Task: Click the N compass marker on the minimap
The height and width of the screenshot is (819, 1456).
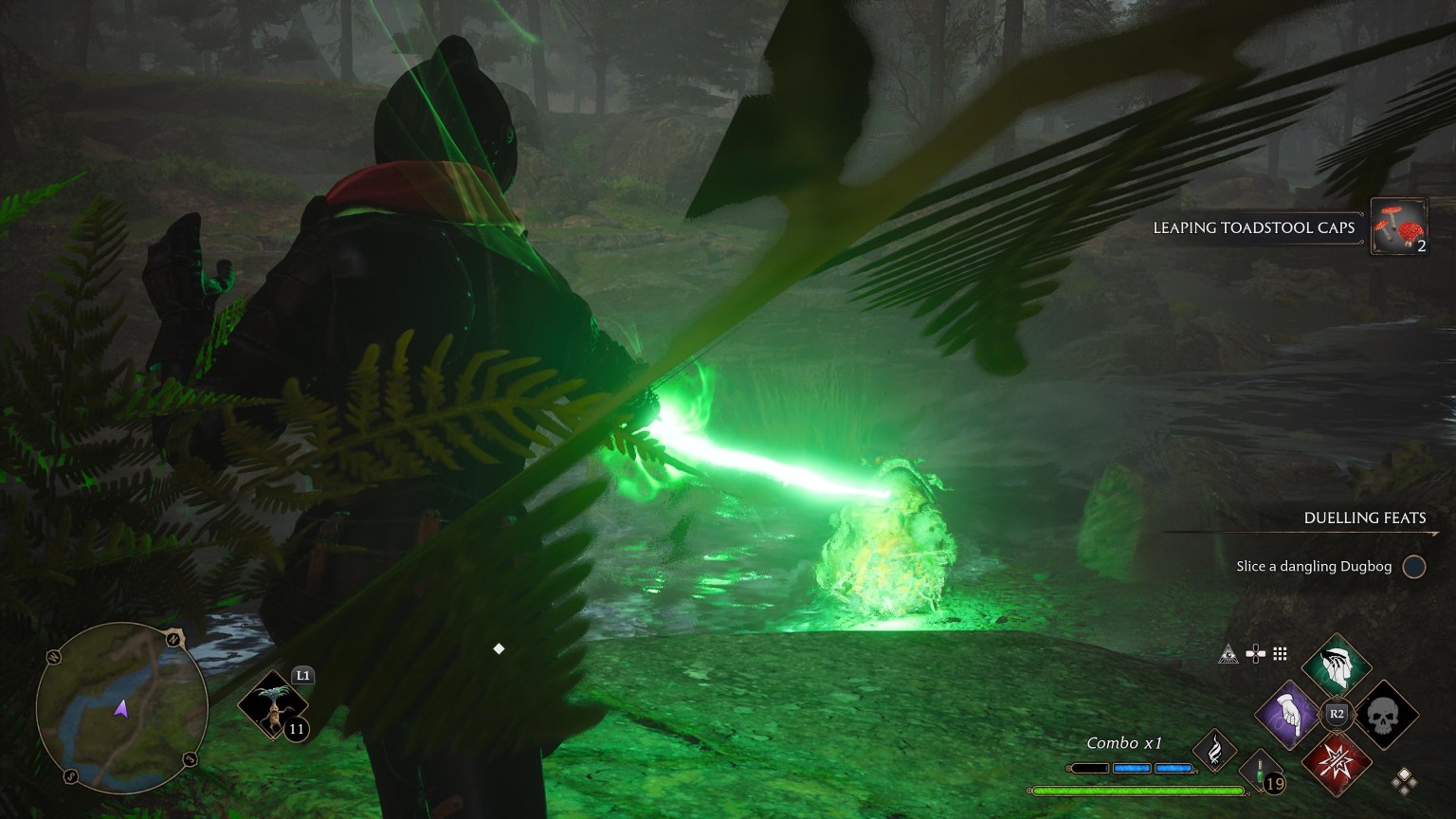Action: pos(173,640)
